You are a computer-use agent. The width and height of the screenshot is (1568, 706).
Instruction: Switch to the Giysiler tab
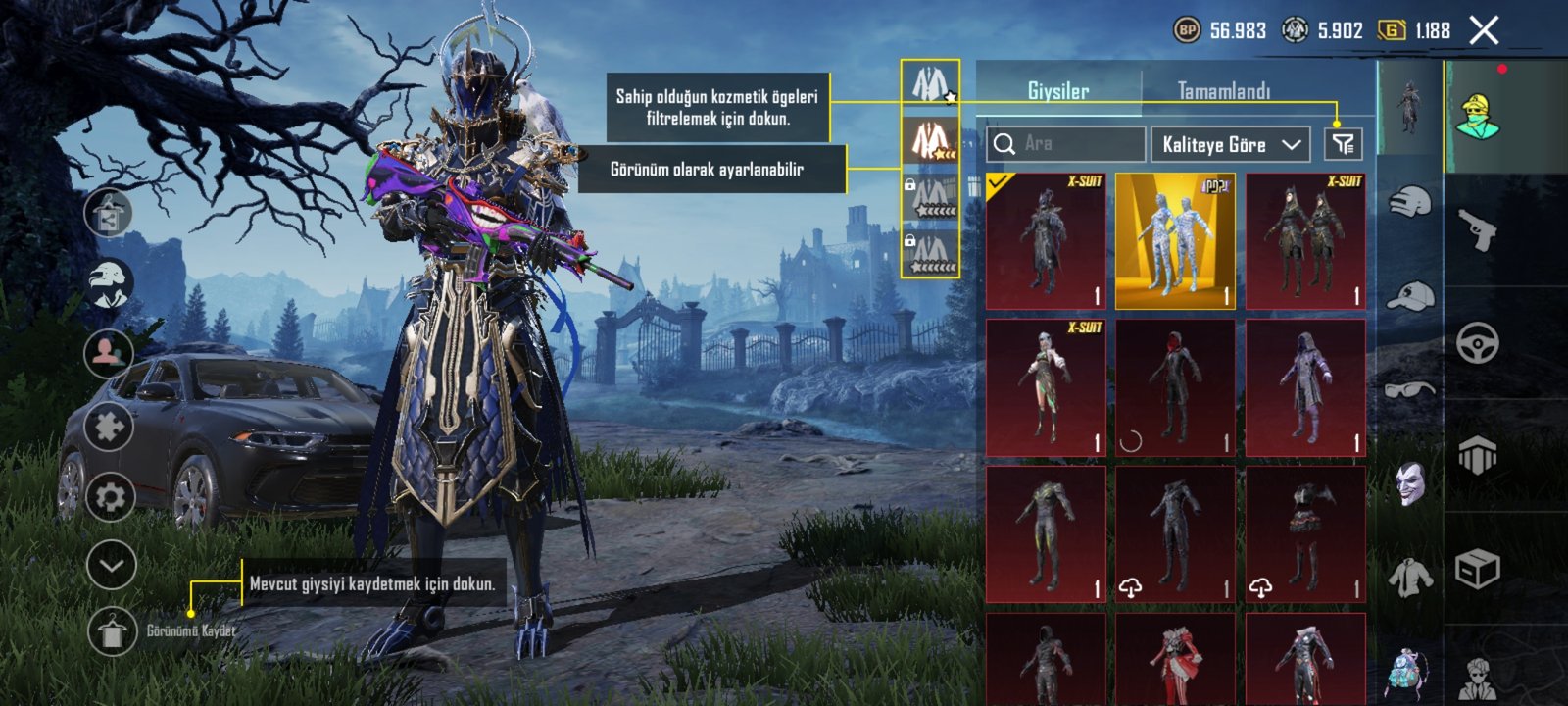point(1058,91)
